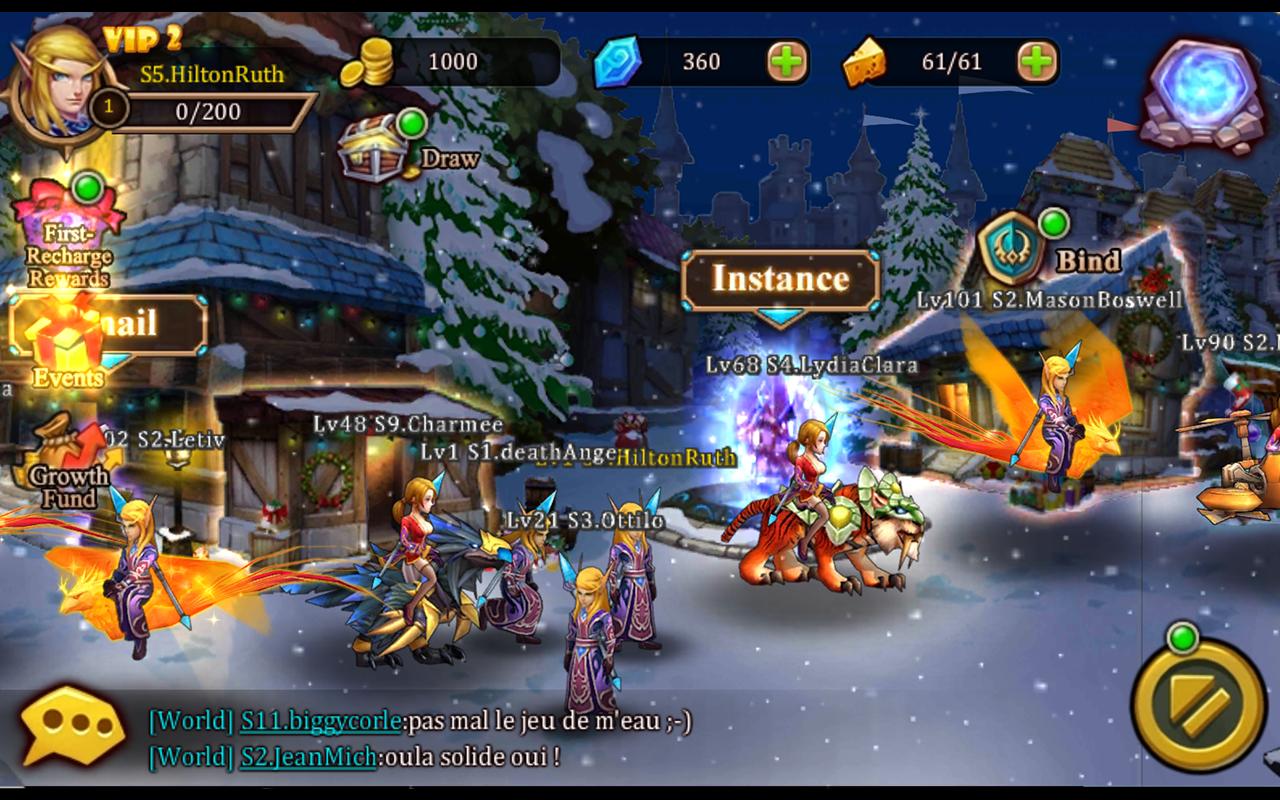This screenshot has height=800, width=1280.
Task: Open the cheese energy plus expander
Action: coord(1036,61)
